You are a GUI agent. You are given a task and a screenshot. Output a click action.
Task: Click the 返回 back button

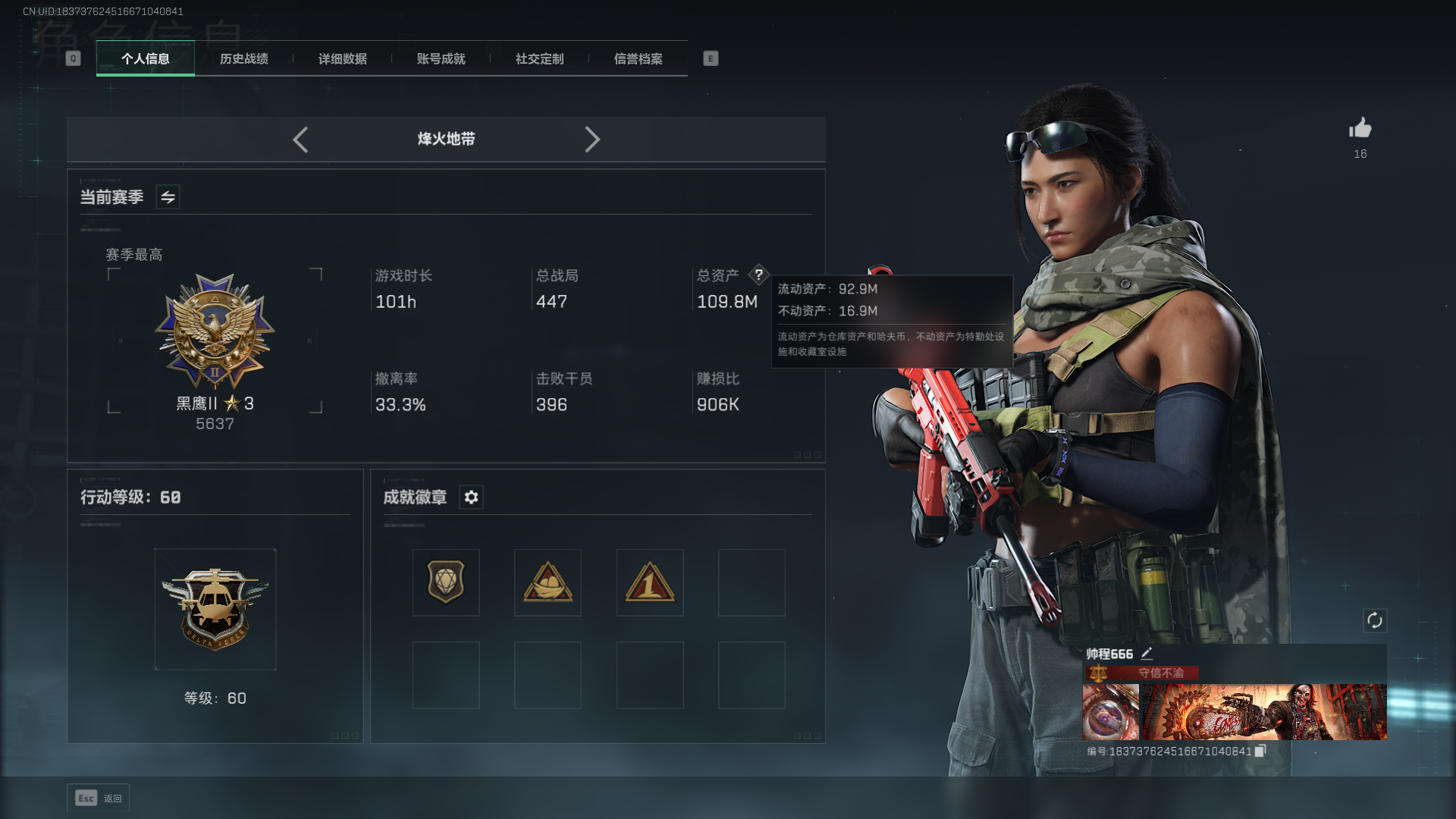[99, 798]
